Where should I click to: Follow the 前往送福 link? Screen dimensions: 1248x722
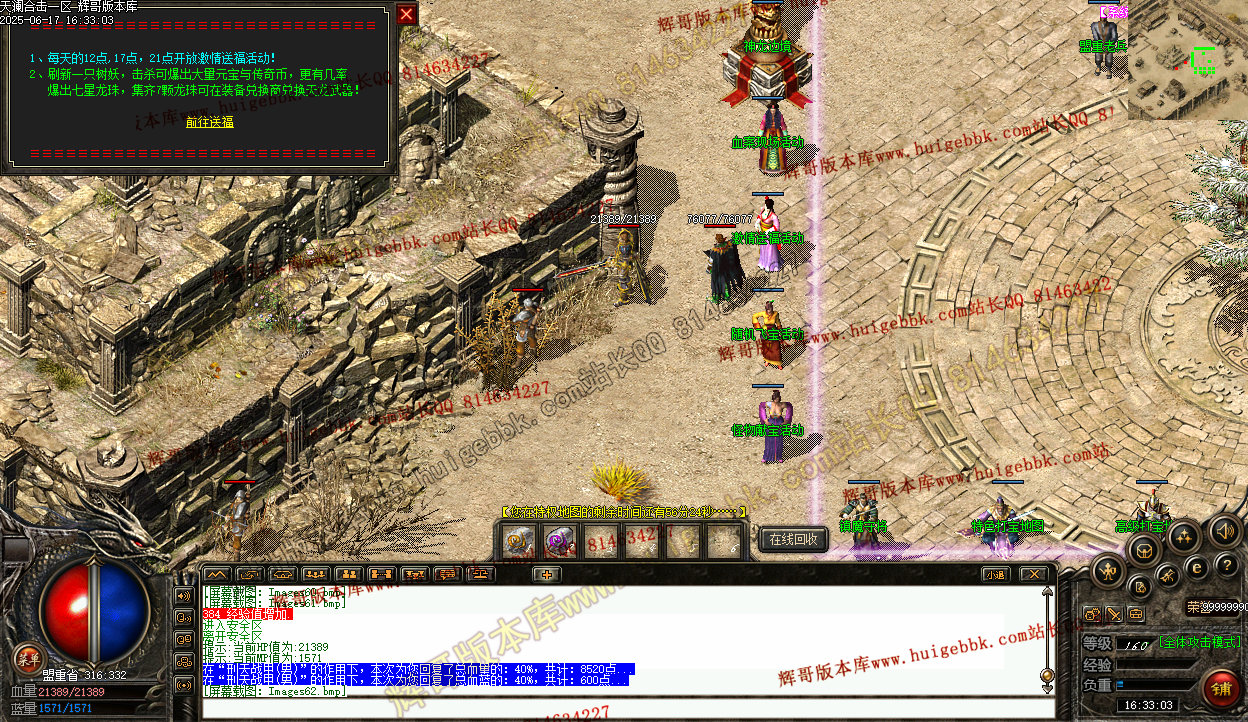[210, 122]
